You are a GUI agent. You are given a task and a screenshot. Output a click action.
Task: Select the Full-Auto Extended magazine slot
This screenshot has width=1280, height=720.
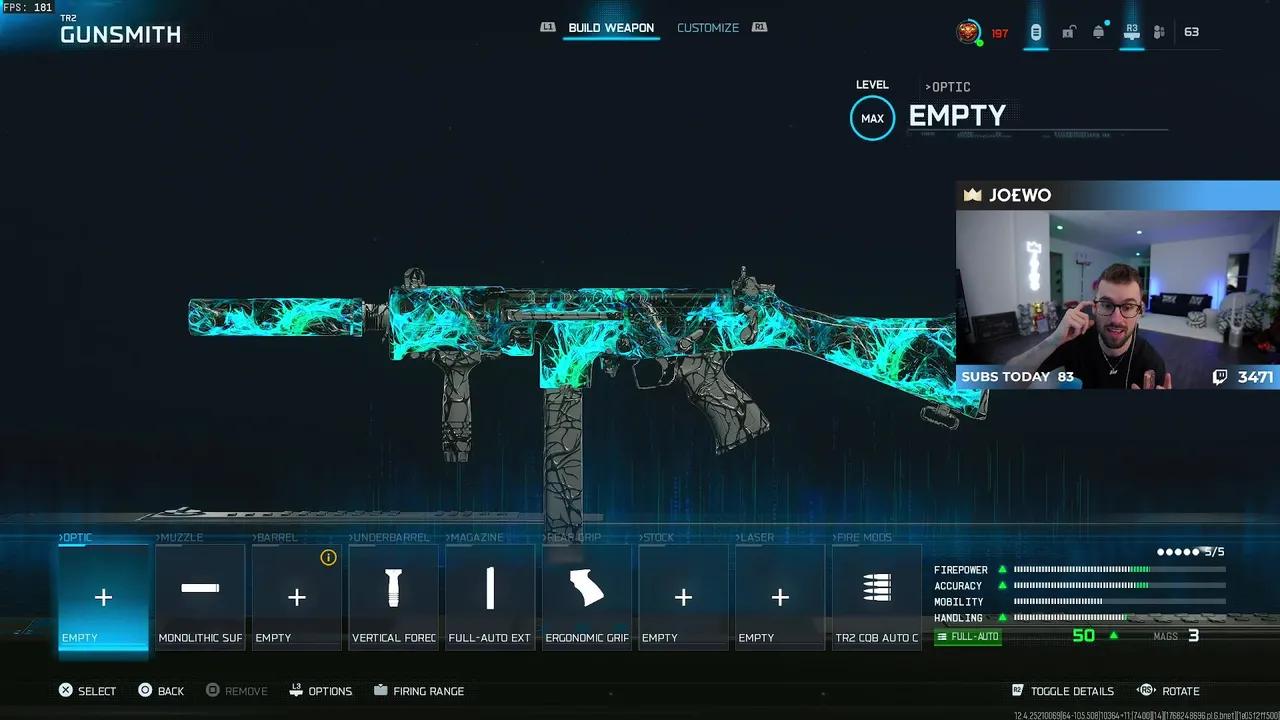coord(490,597)
